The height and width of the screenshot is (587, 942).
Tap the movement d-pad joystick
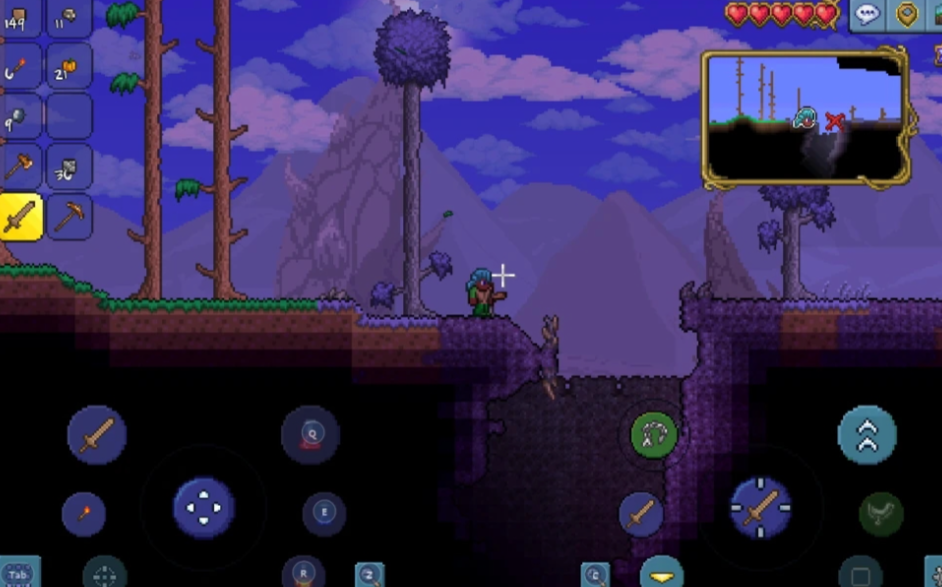click(204, 507)
